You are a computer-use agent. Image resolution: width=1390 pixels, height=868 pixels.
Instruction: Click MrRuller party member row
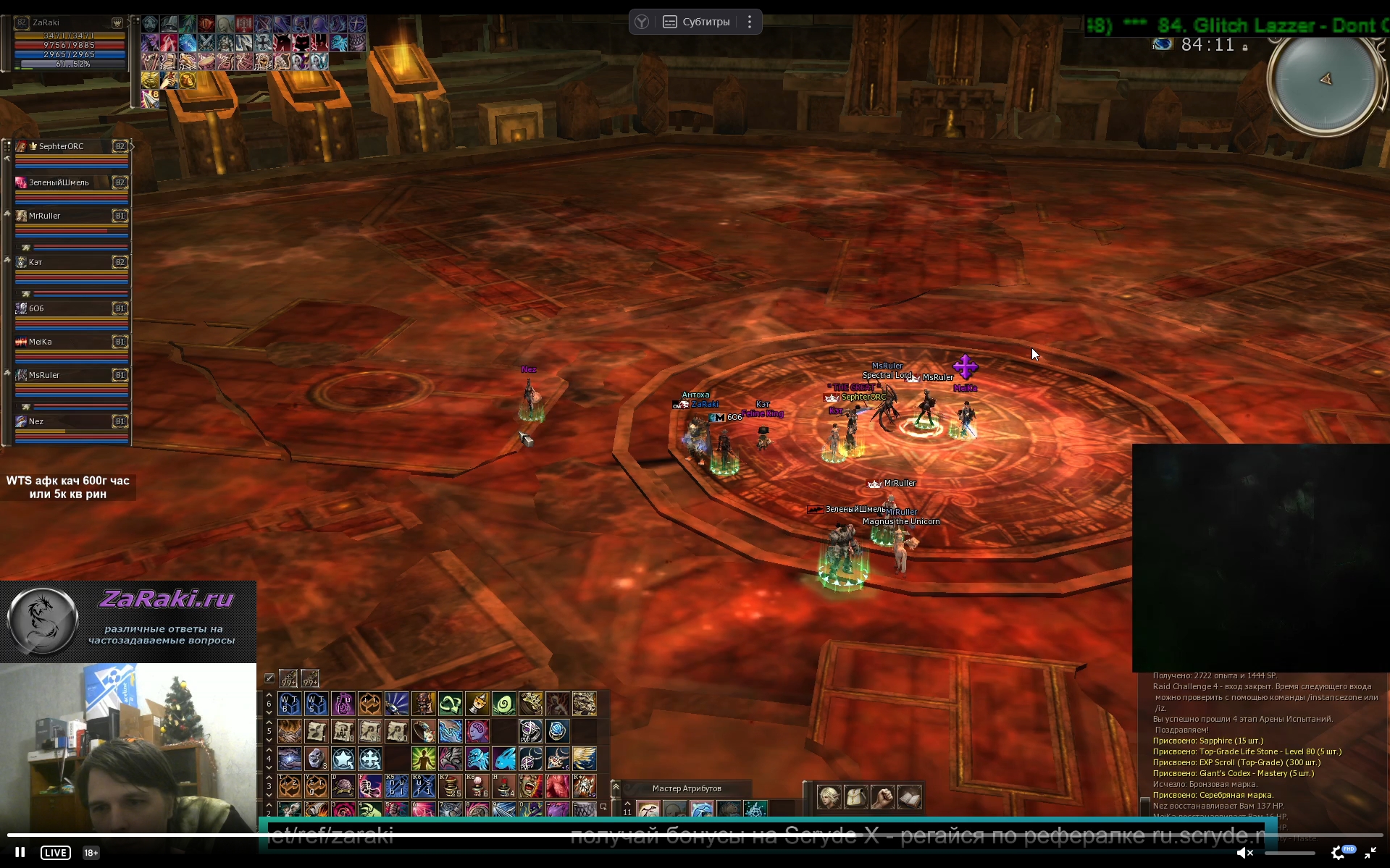(71, 216)
